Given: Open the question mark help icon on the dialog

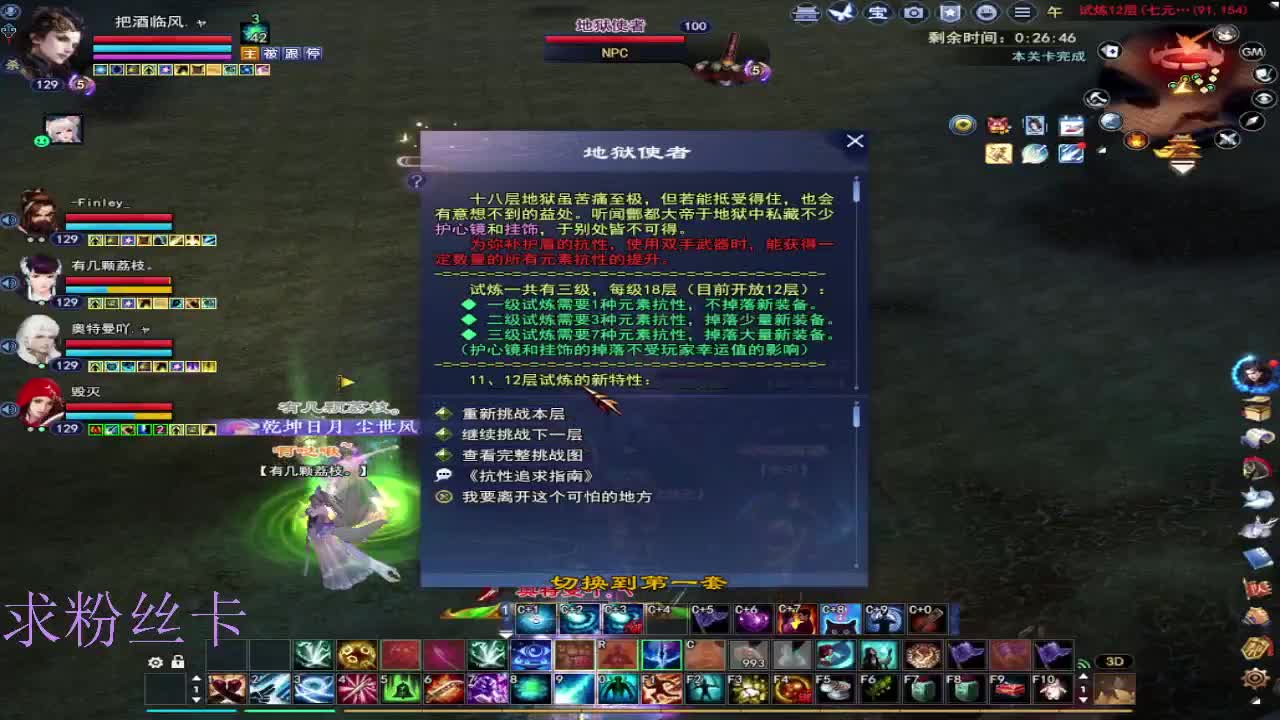Looking at the screenshot, I should point(418,180).
